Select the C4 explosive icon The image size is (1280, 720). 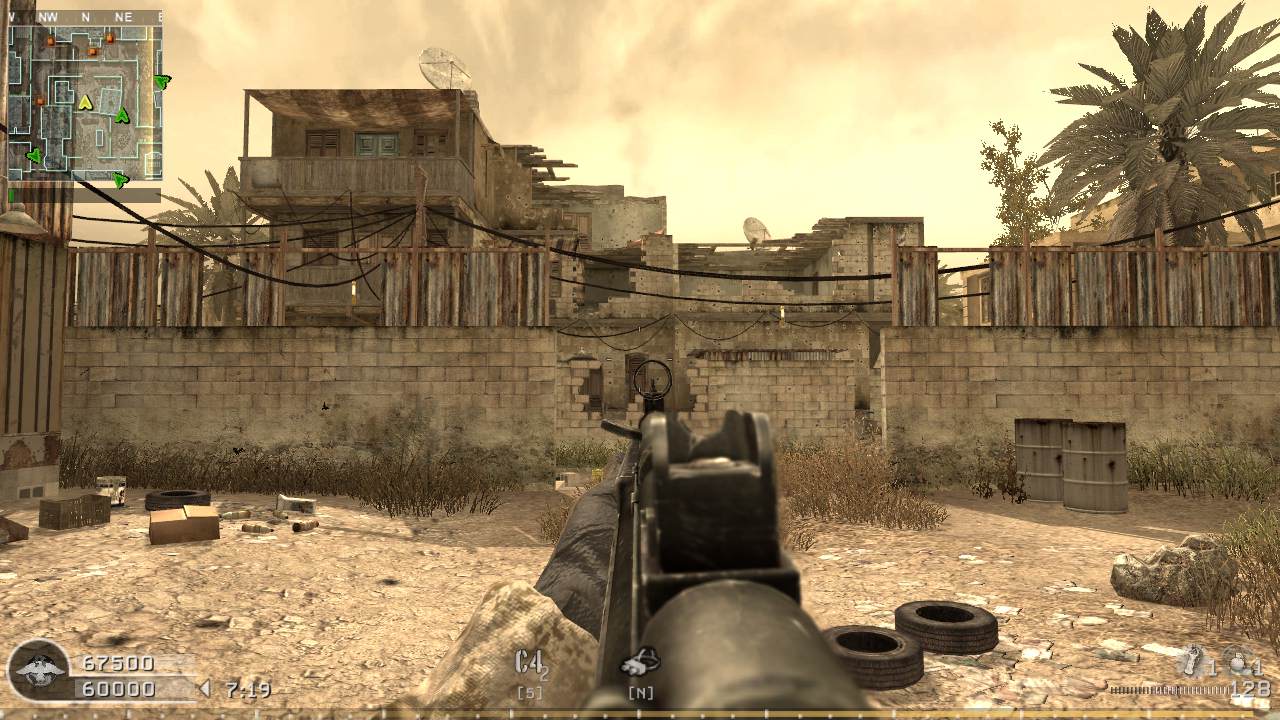click(x=530, y=663)
